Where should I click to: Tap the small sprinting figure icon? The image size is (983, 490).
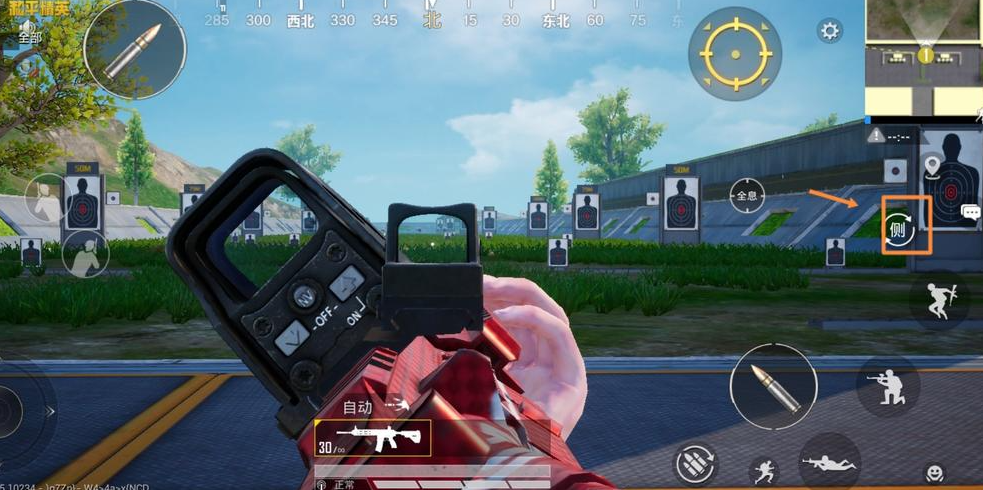(762, 470)
